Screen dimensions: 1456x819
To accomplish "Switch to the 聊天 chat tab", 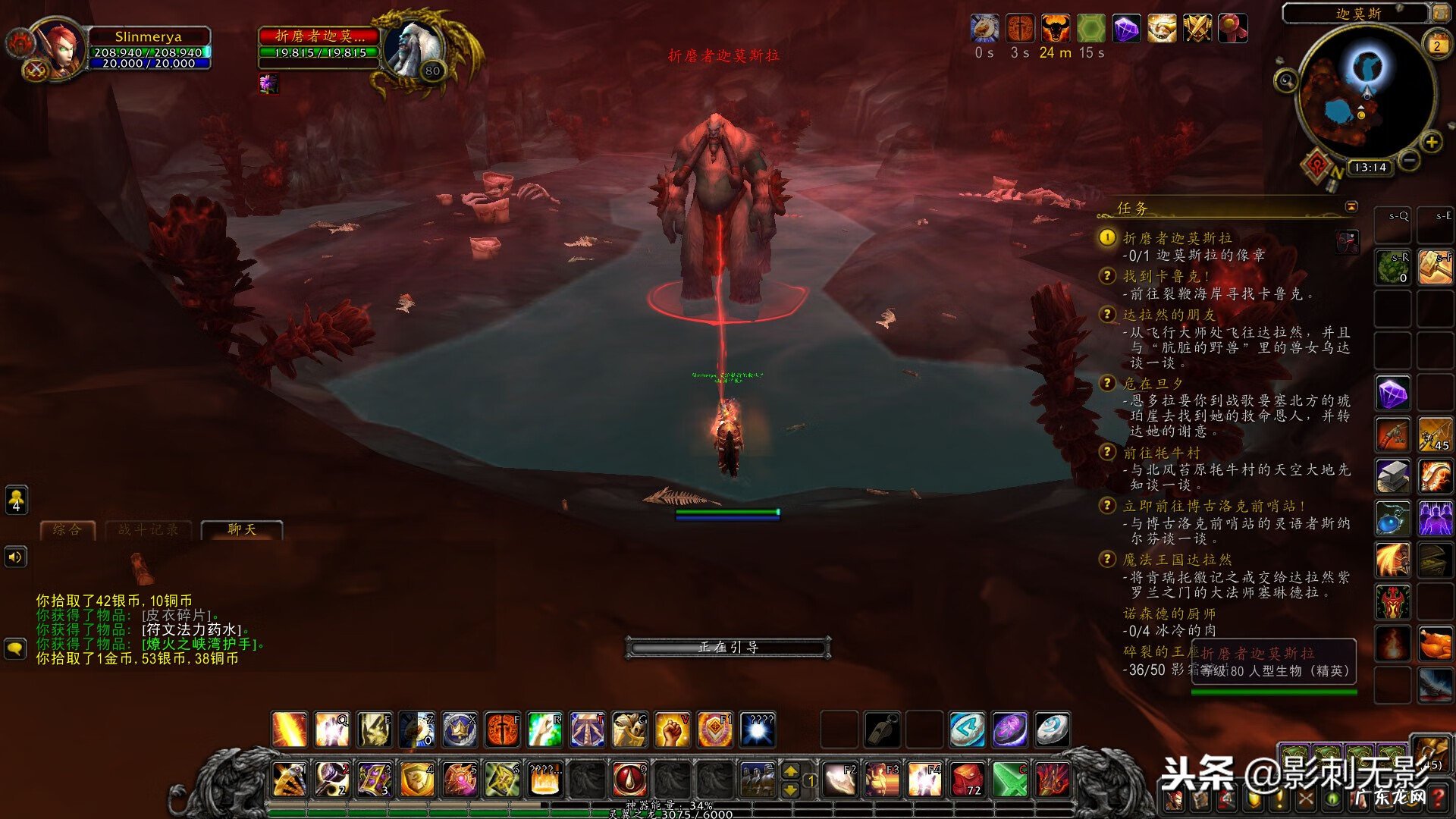I will 242,529.
